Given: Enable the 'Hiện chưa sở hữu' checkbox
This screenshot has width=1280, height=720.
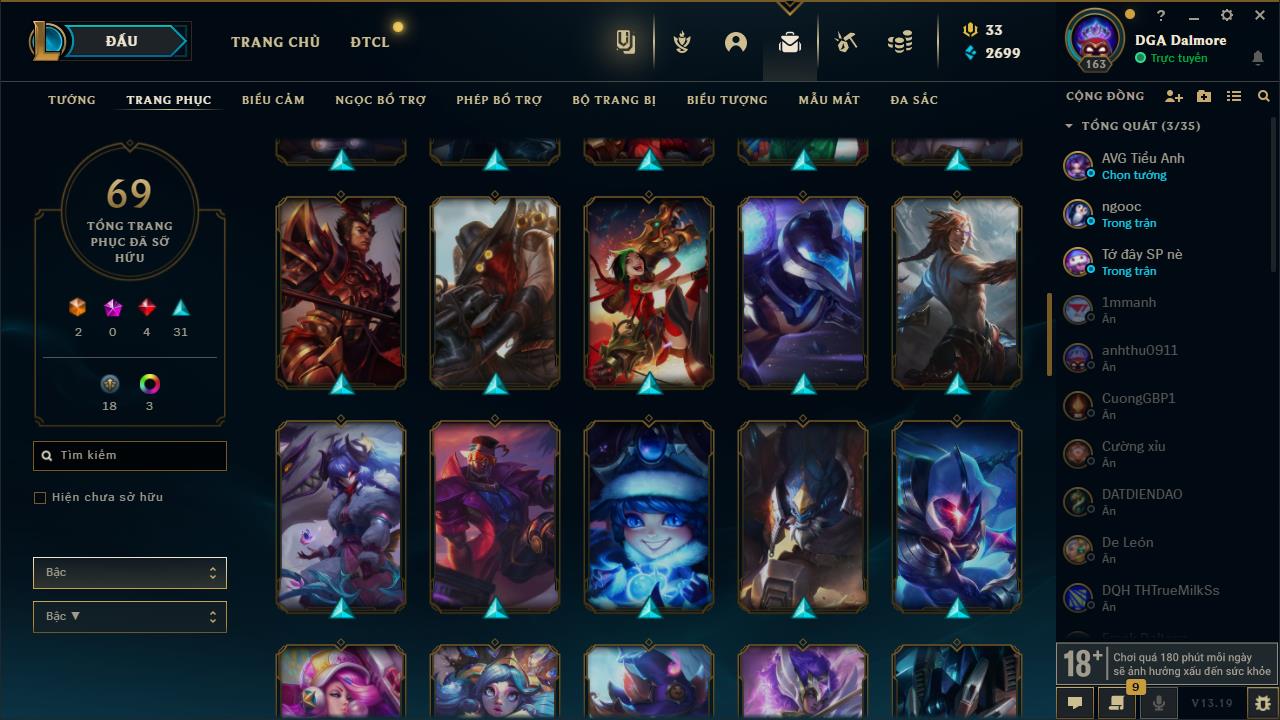Looking at the screenshot, I should click(x=39, y=497).
